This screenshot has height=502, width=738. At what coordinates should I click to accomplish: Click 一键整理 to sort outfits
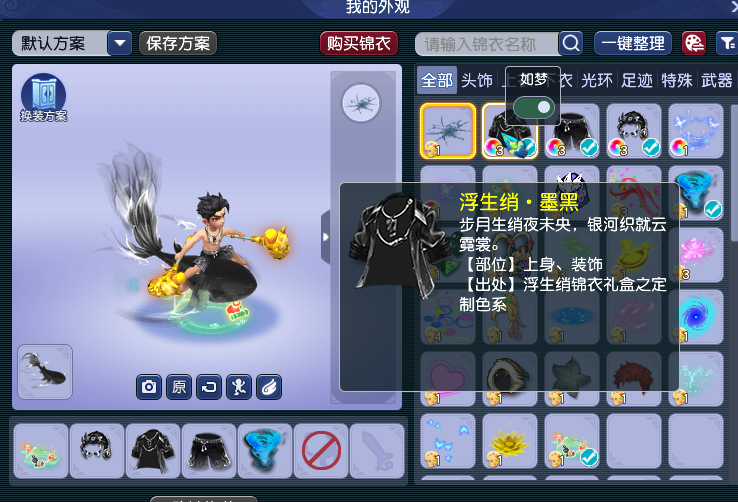pyautogui.click(x=632, y=43)
